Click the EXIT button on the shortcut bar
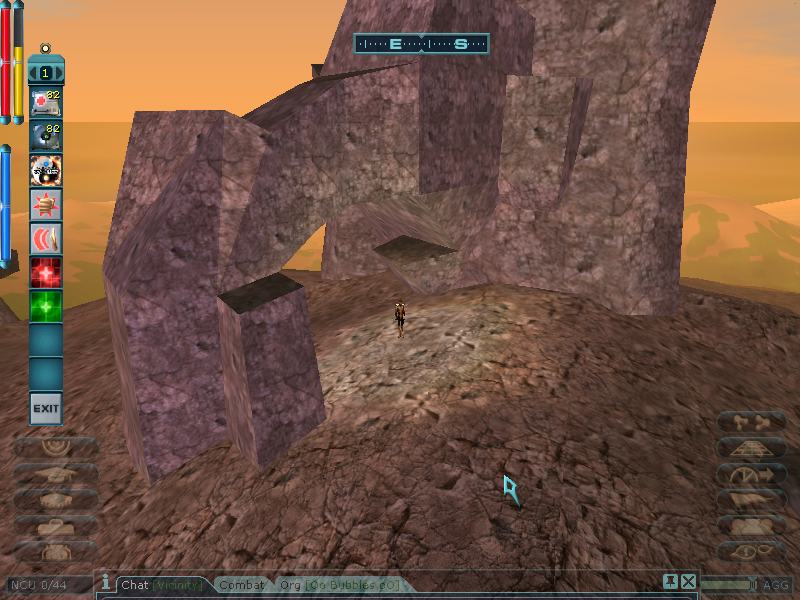Viewport: 800px width, 600px height. (46, 408)
